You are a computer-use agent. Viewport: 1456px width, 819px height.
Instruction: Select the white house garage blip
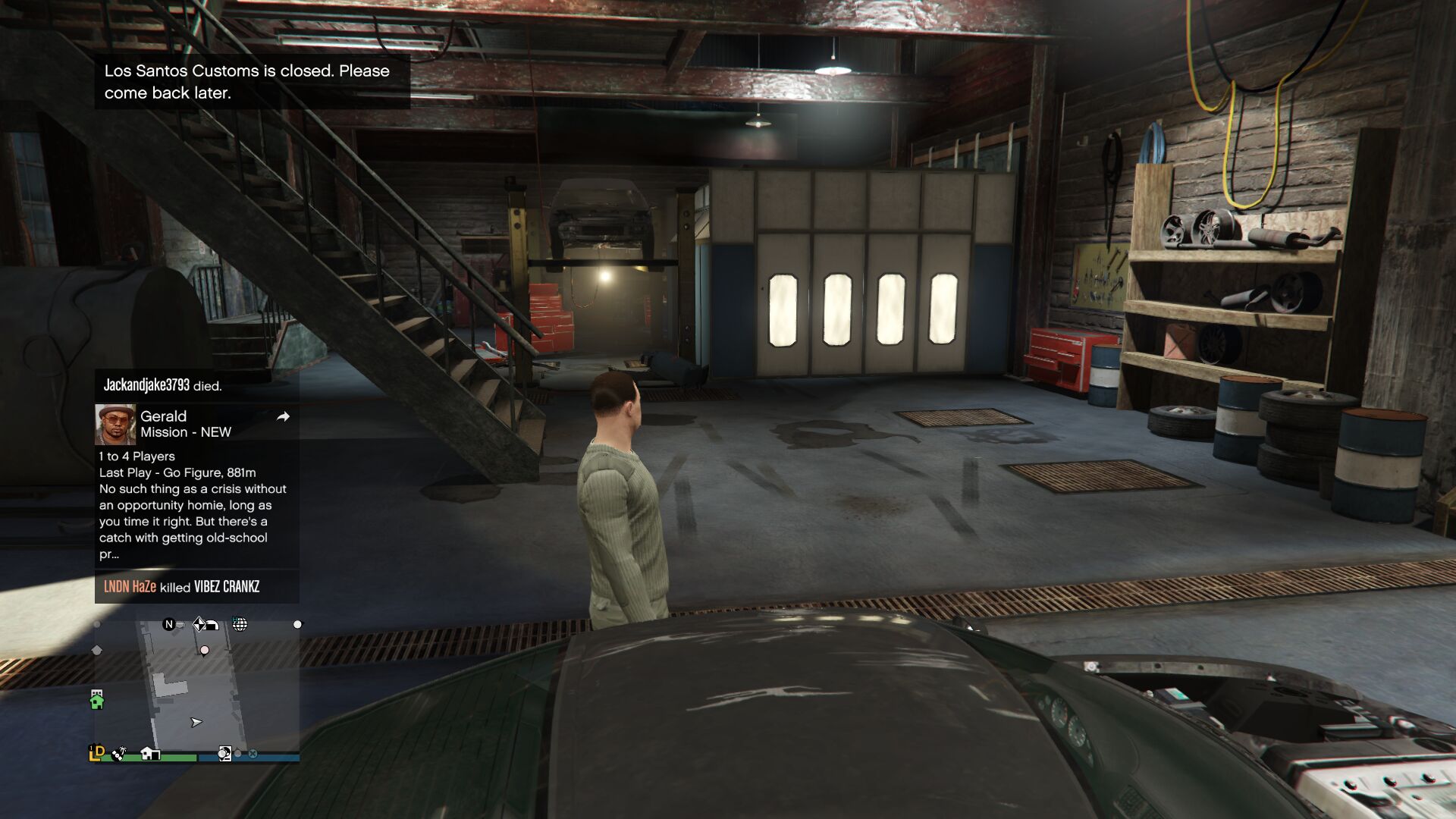[x=150, y=753]
